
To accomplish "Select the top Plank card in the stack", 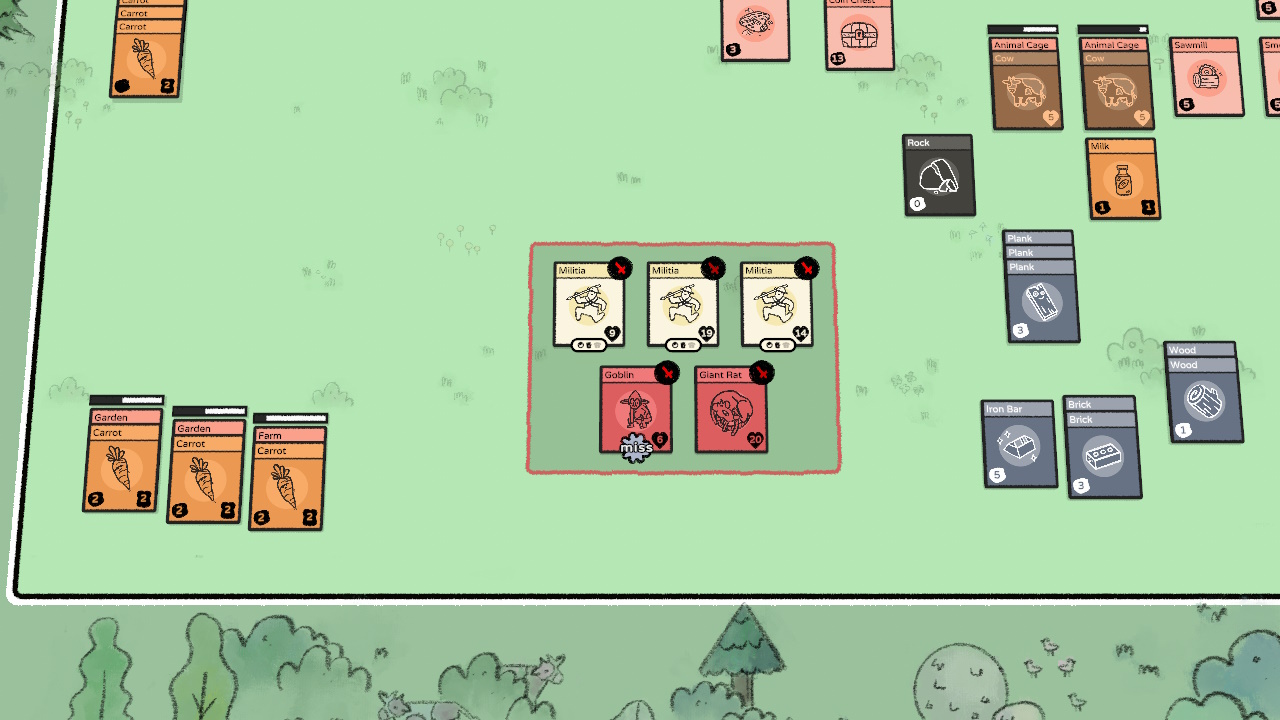I will 1037,238.
